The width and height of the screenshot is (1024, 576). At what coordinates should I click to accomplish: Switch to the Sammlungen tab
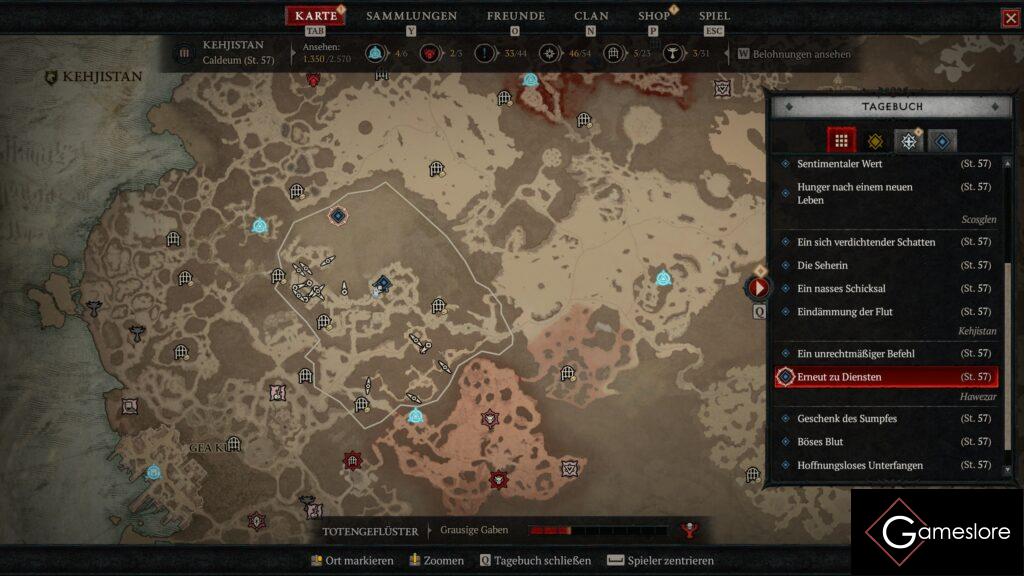pyautogui.click(x=411, y=16)
